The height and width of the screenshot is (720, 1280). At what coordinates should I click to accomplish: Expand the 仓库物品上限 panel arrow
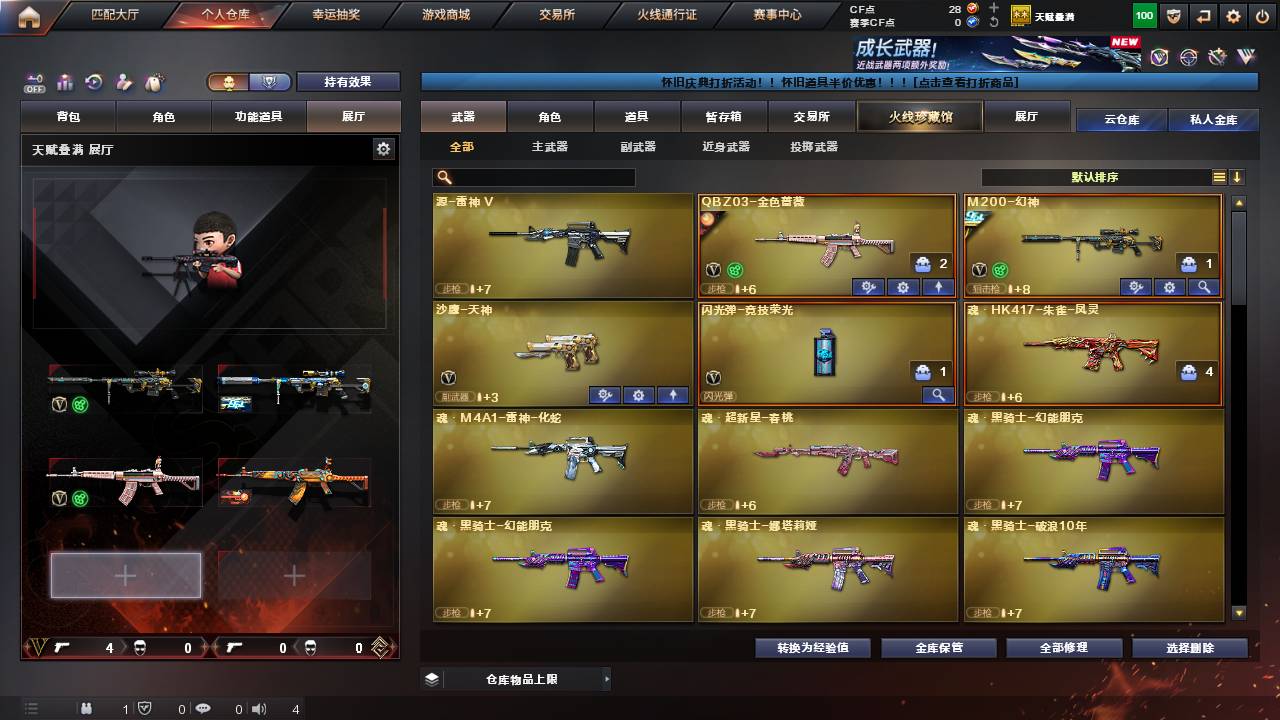tap(607, 677)
